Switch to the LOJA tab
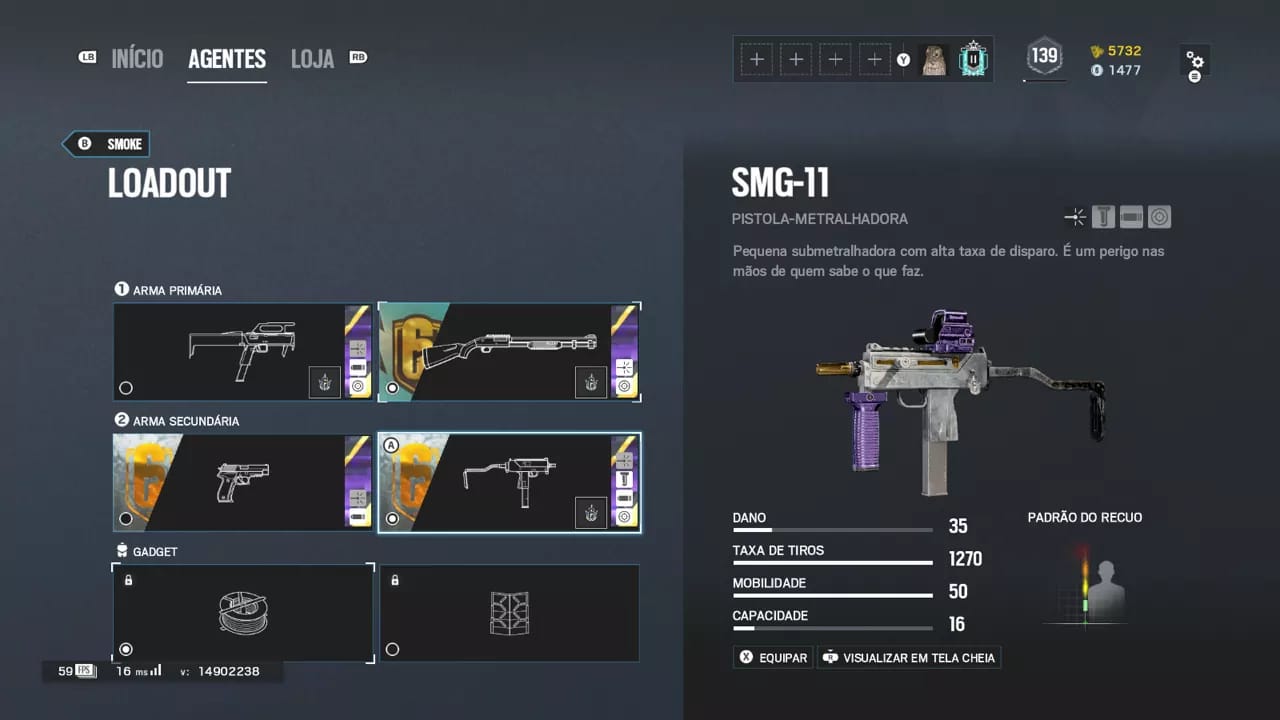1280x720 pixels. [312, 58]
